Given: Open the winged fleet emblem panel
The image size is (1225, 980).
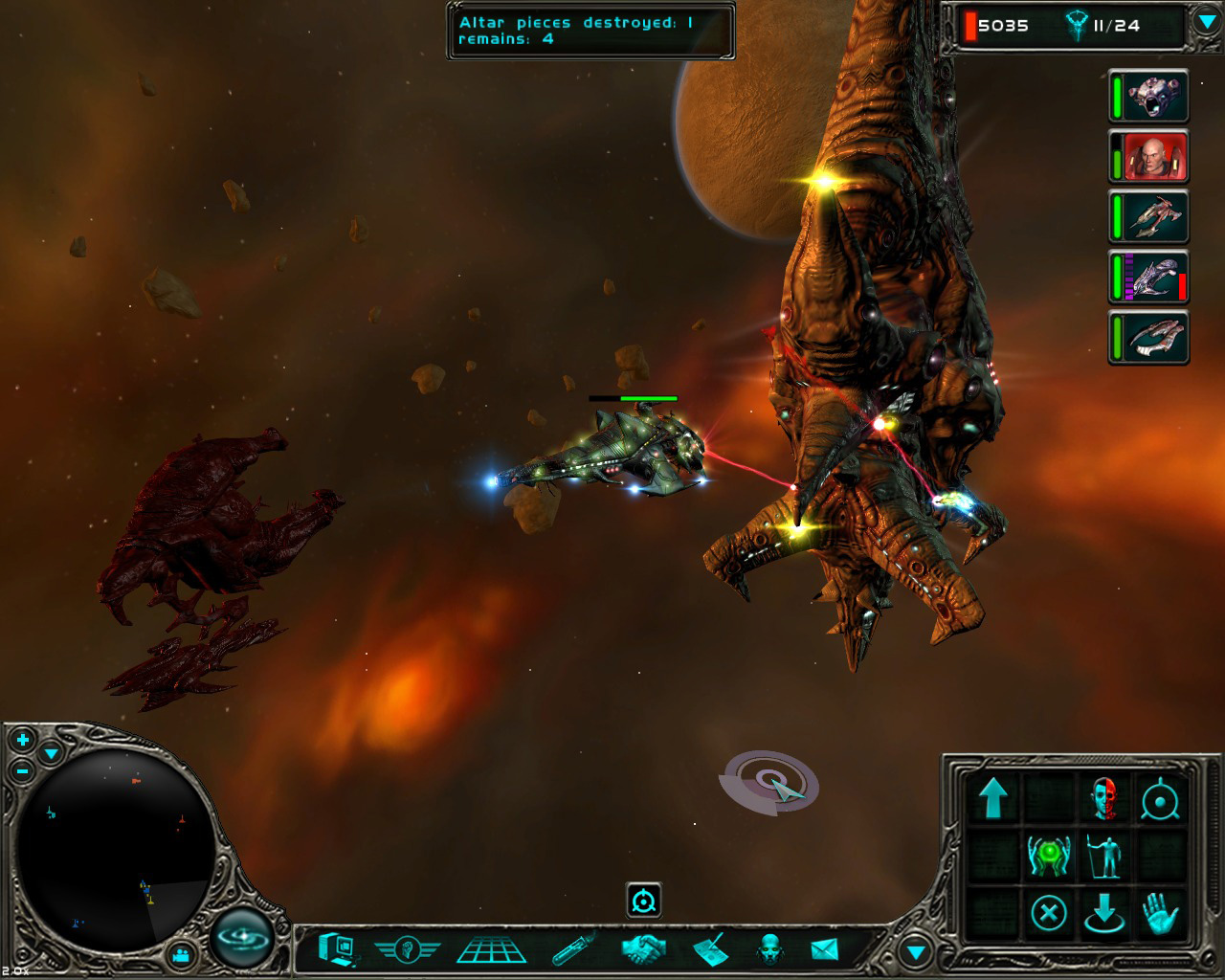Looking at the screenshot, I should pyautogui.click(x=407, y=949).
